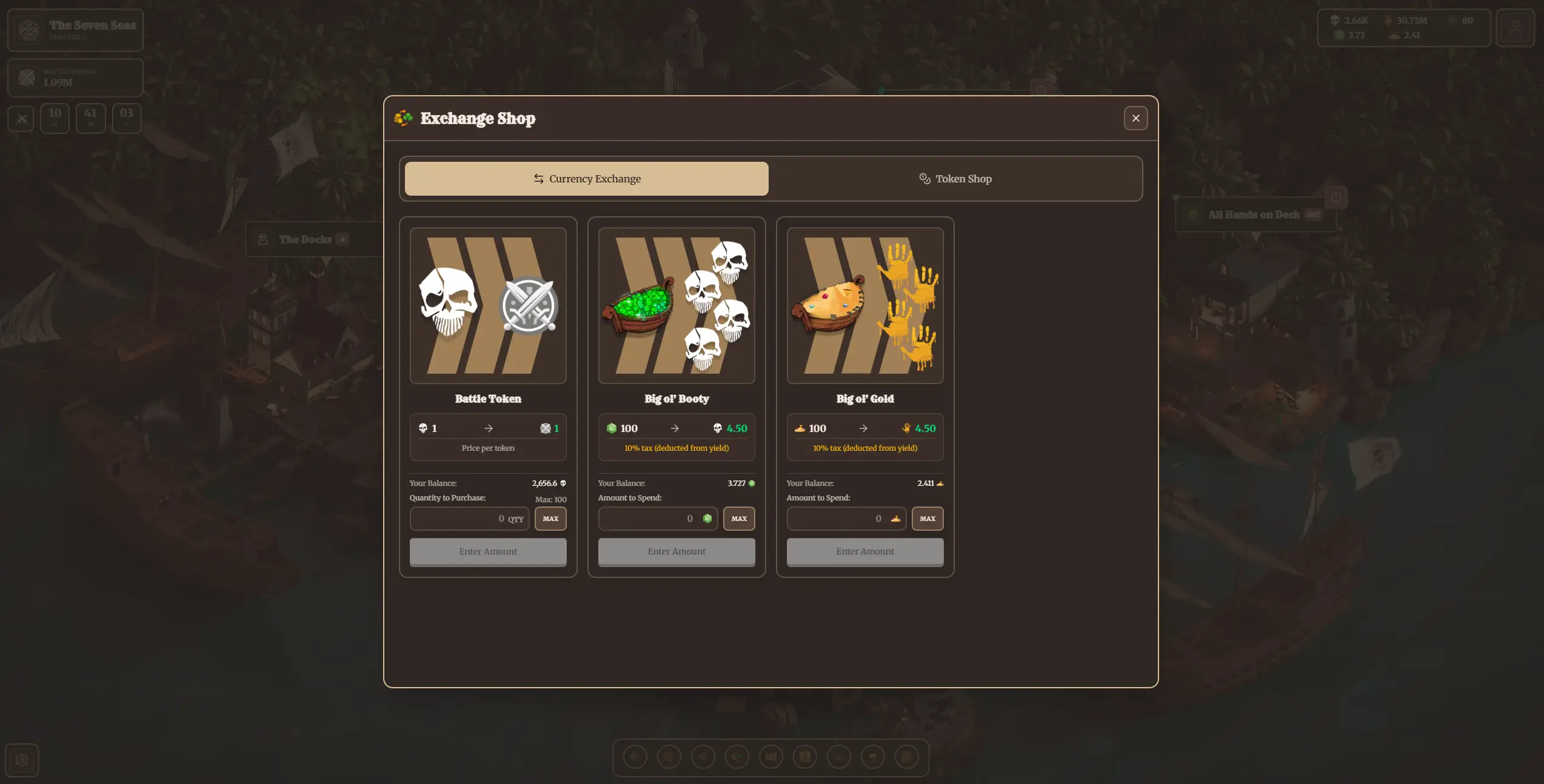Select The Seven Seas guild emblem
This screenshot has width=1544, height=784.
pos(28,29)
